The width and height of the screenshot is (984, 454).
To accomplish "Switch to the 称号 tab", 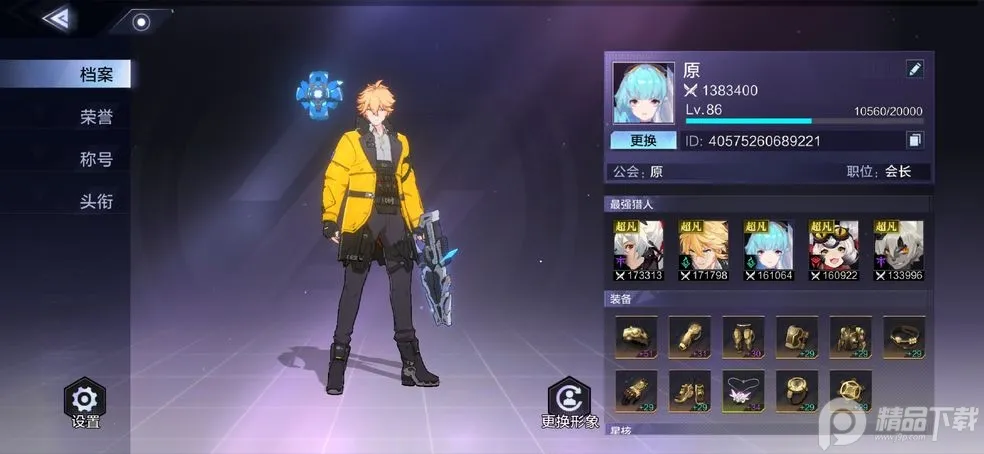I will pyautogui.click(x=96, y=159).
